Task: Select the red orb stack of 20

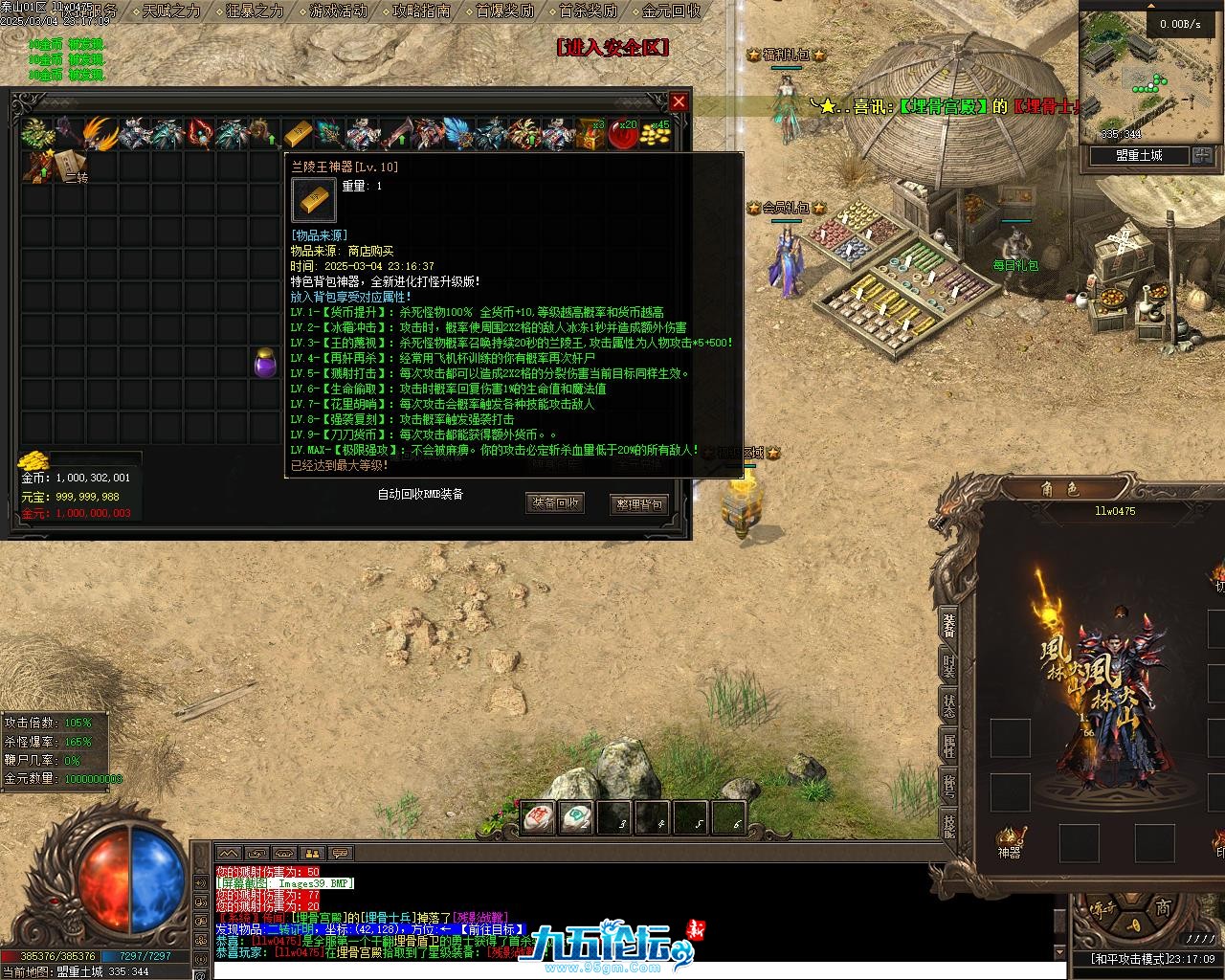Action: 623,134
